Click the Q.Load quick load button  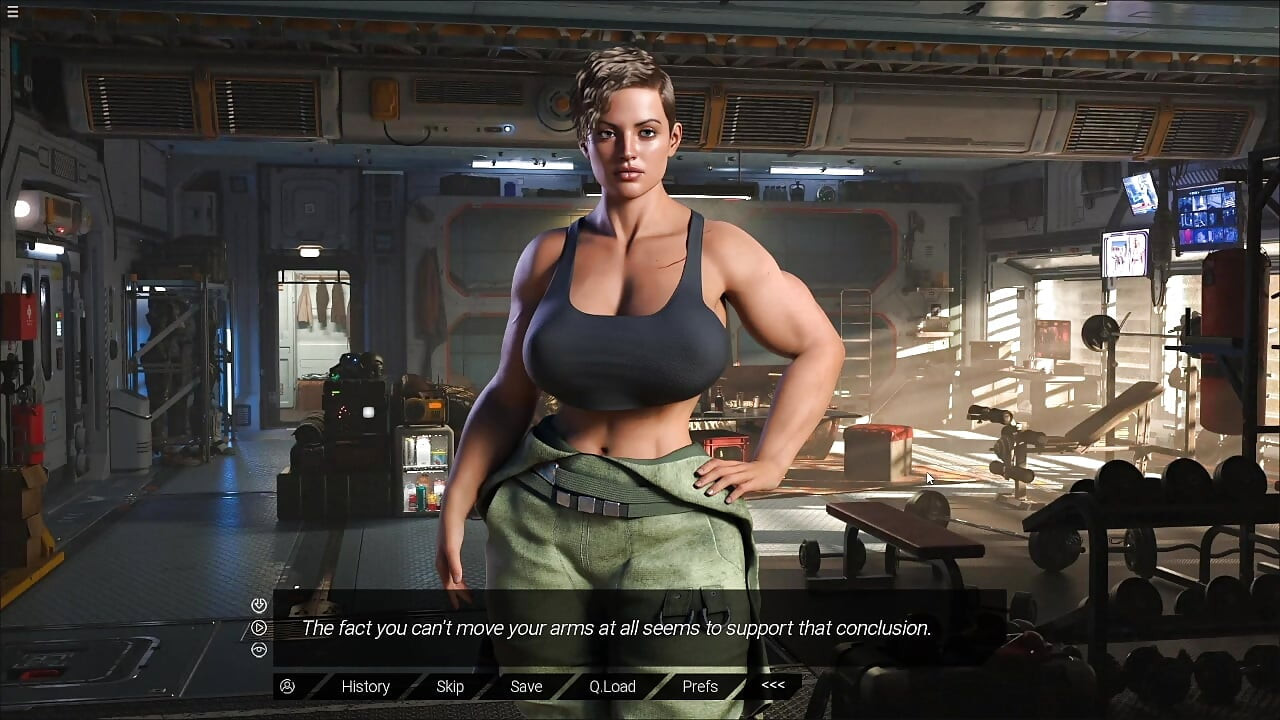pos(612,686)
